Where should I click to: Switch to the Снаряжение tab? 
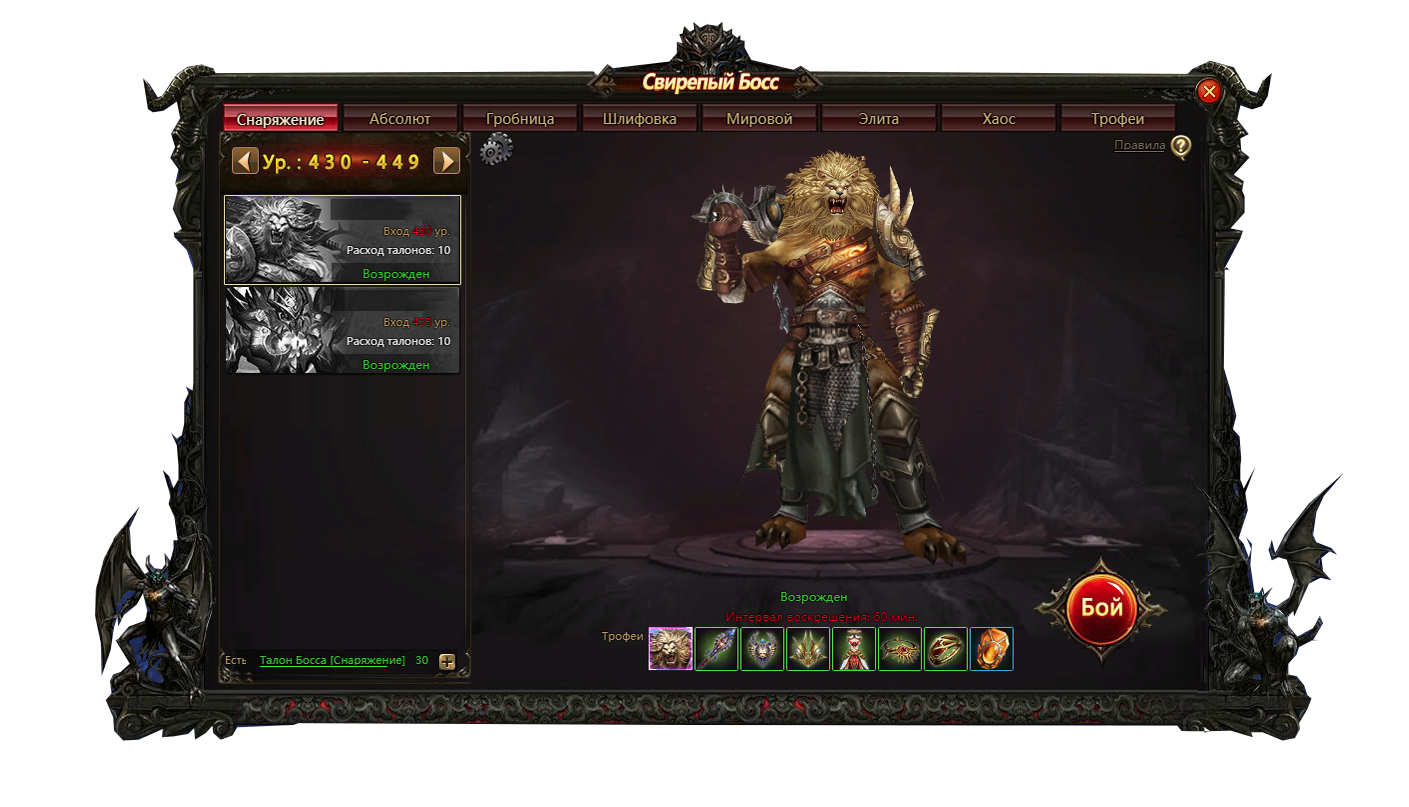(x=281, y=119)
